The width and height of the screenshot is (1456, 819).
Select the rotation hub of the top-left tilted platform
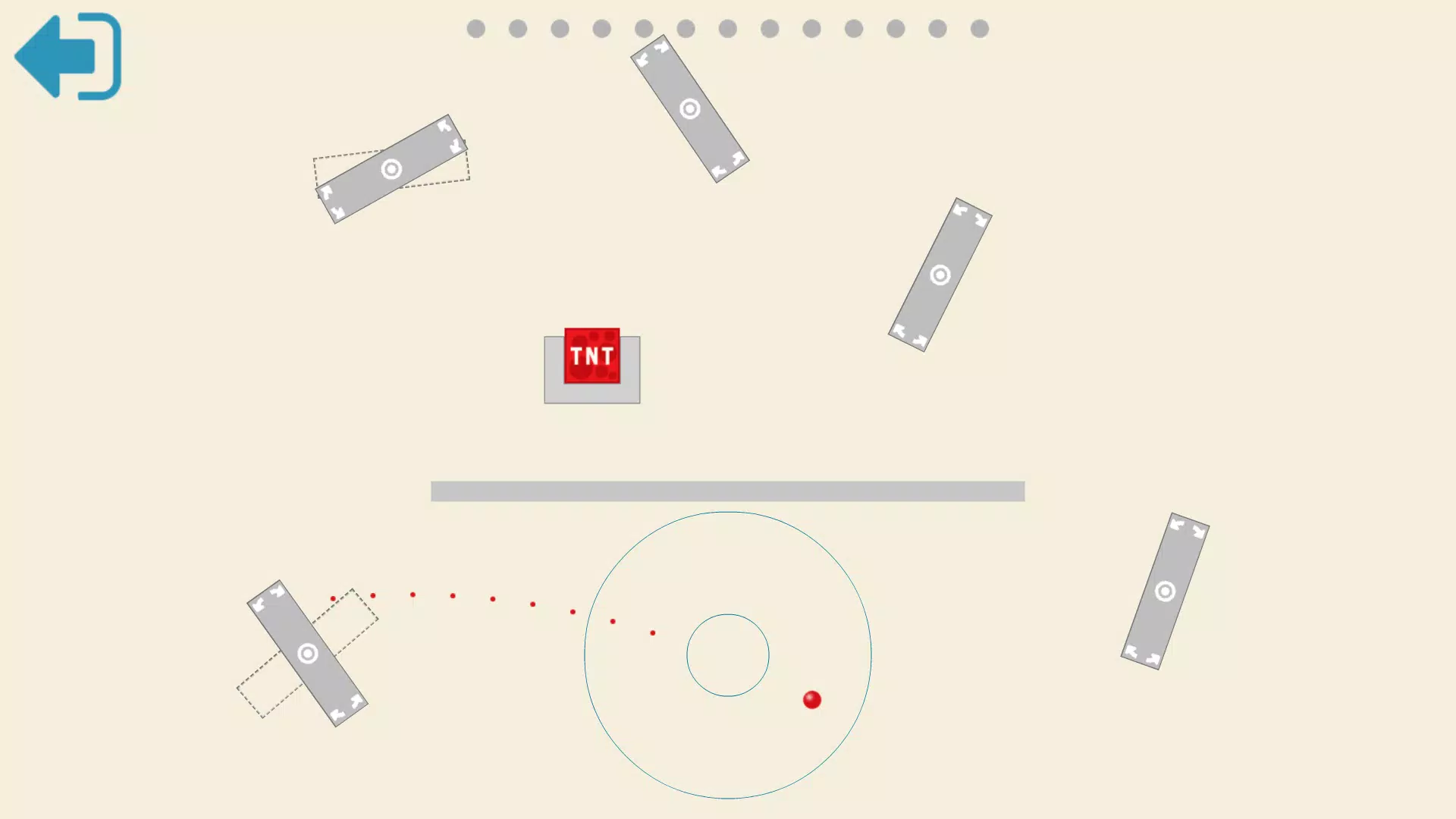[x=393, y=168]
